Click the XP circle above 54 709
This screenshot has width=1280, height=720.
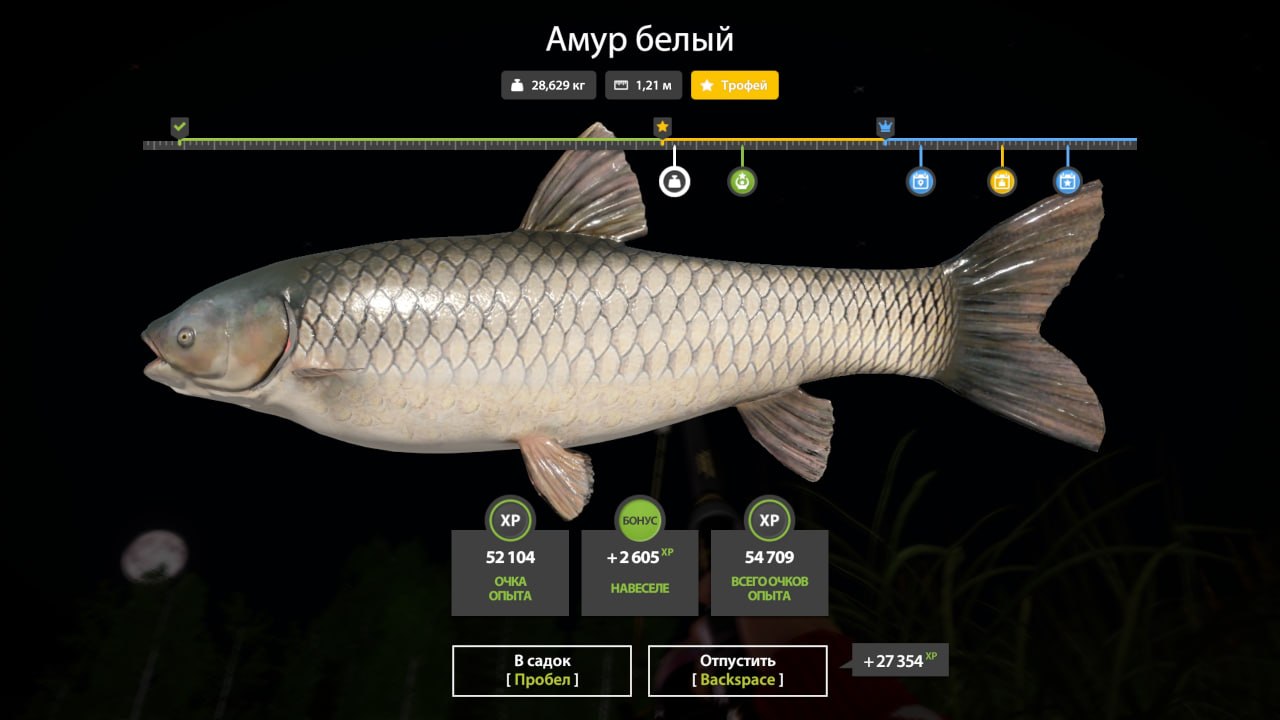pos(769,520)
